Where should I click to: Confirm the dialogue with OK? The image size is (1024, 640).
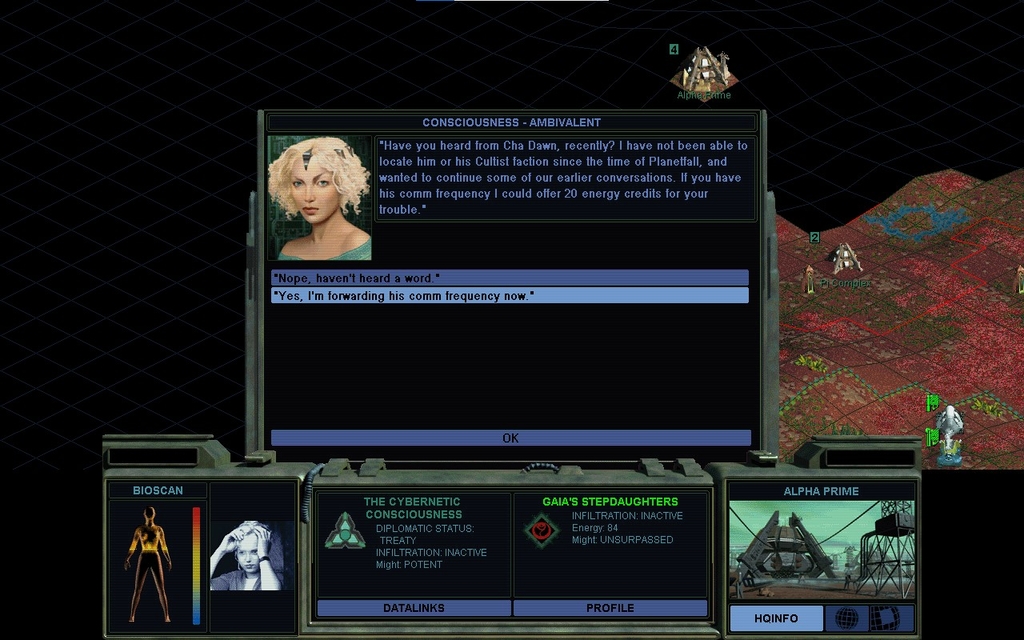tap(510, 438)
